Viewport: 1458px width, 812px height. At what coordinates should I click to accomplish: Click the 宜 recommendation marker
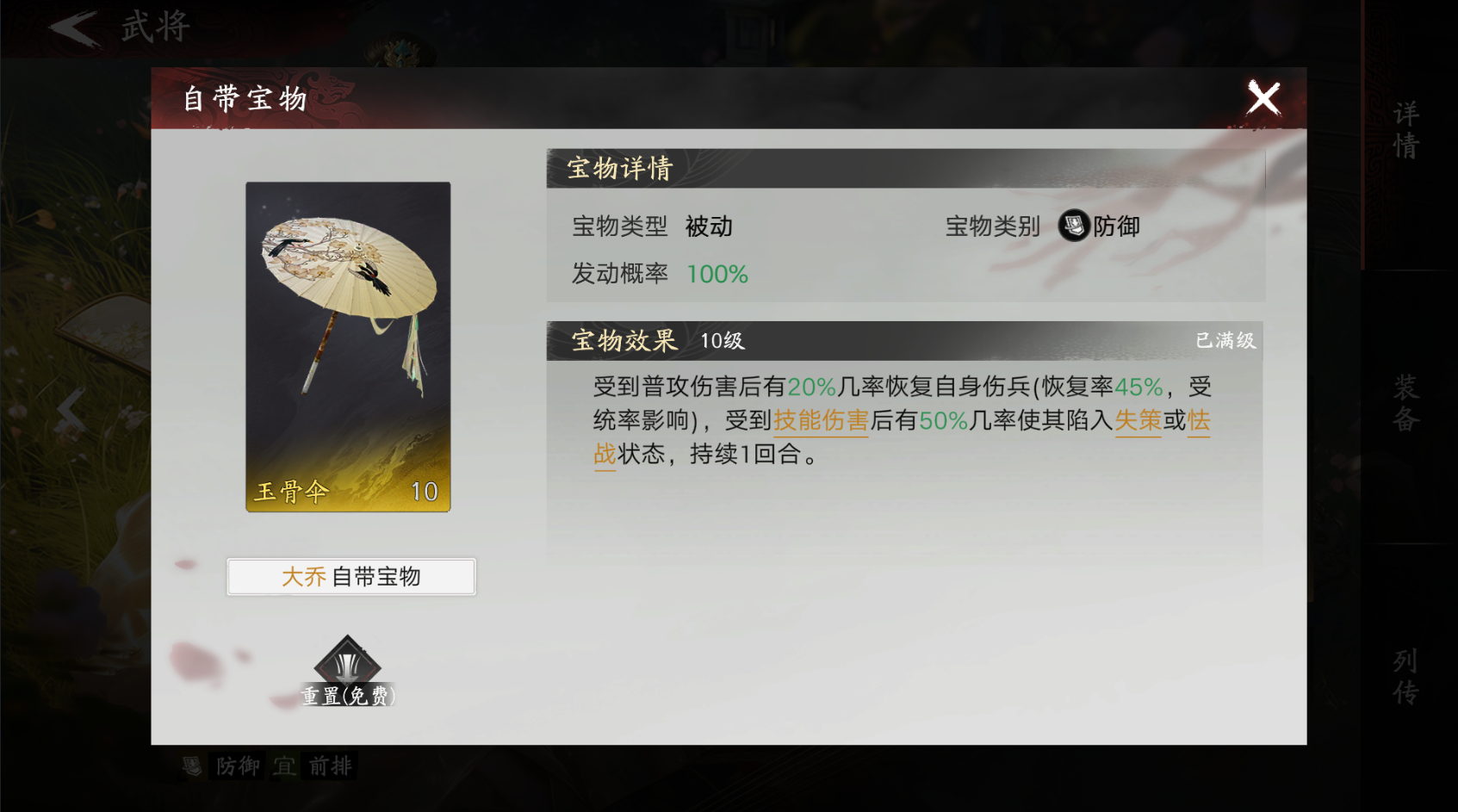284,766
